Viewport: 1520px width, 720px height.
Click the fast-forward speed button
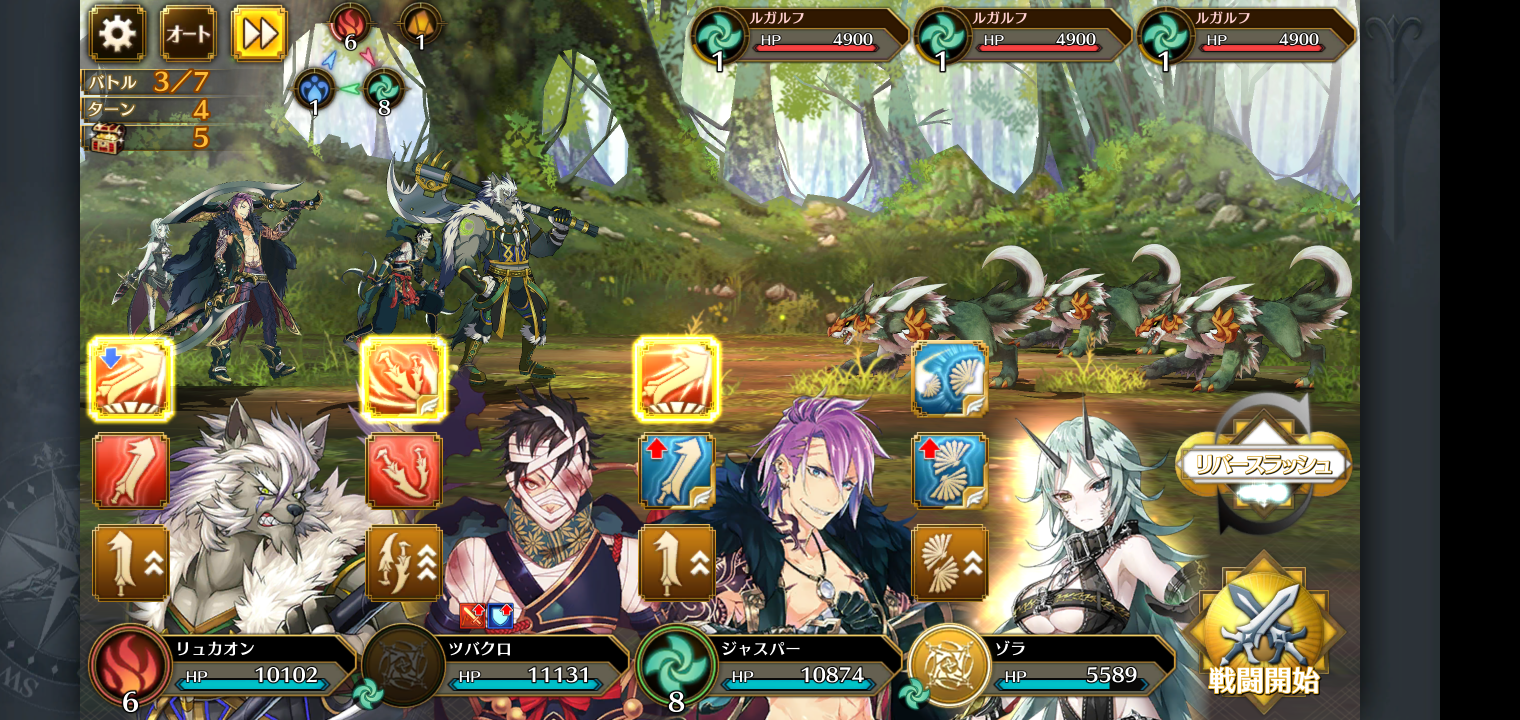[x=259, y=34]
